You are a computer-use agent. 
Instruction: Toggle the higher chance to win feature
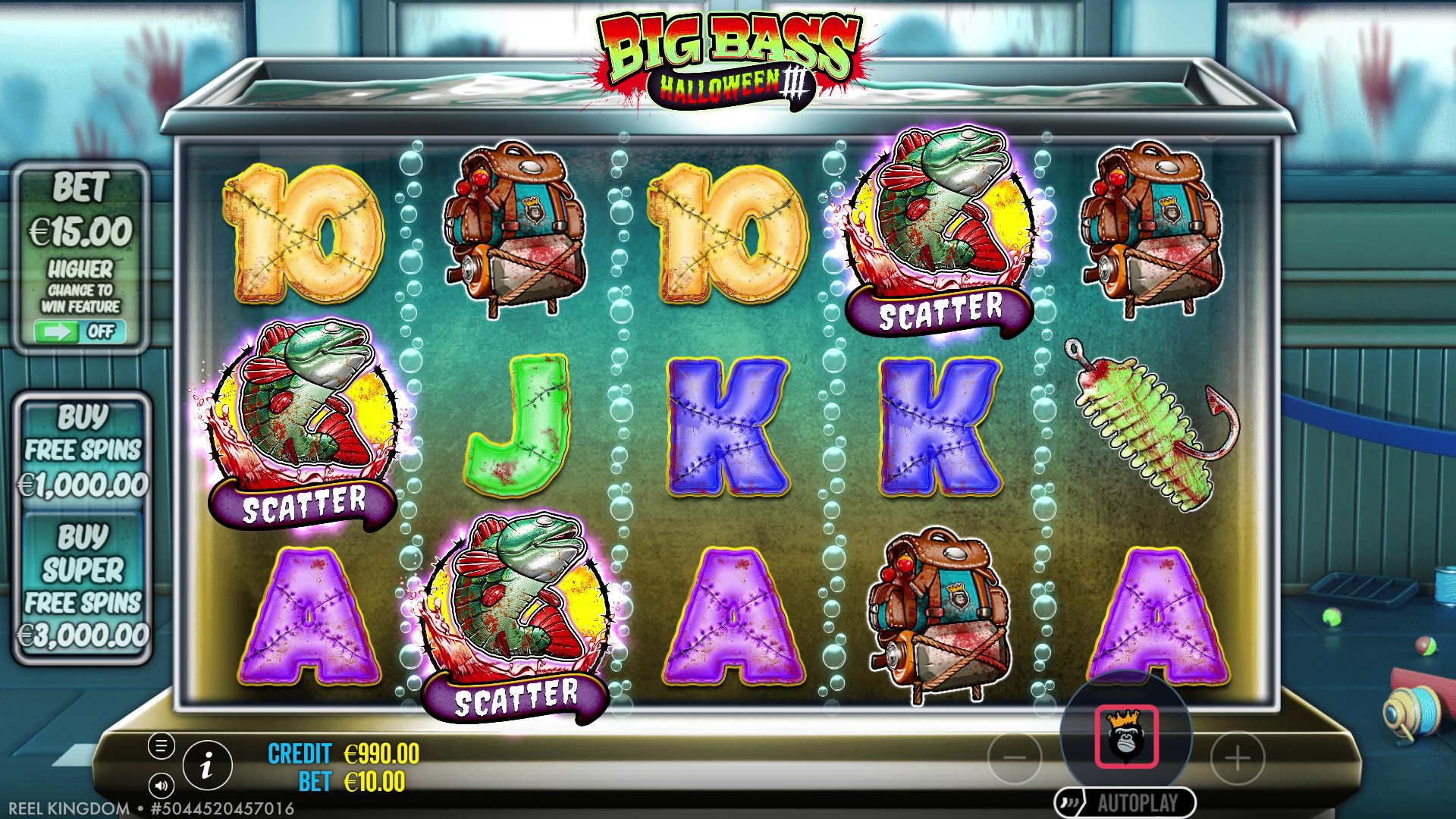tap(80, 331)
